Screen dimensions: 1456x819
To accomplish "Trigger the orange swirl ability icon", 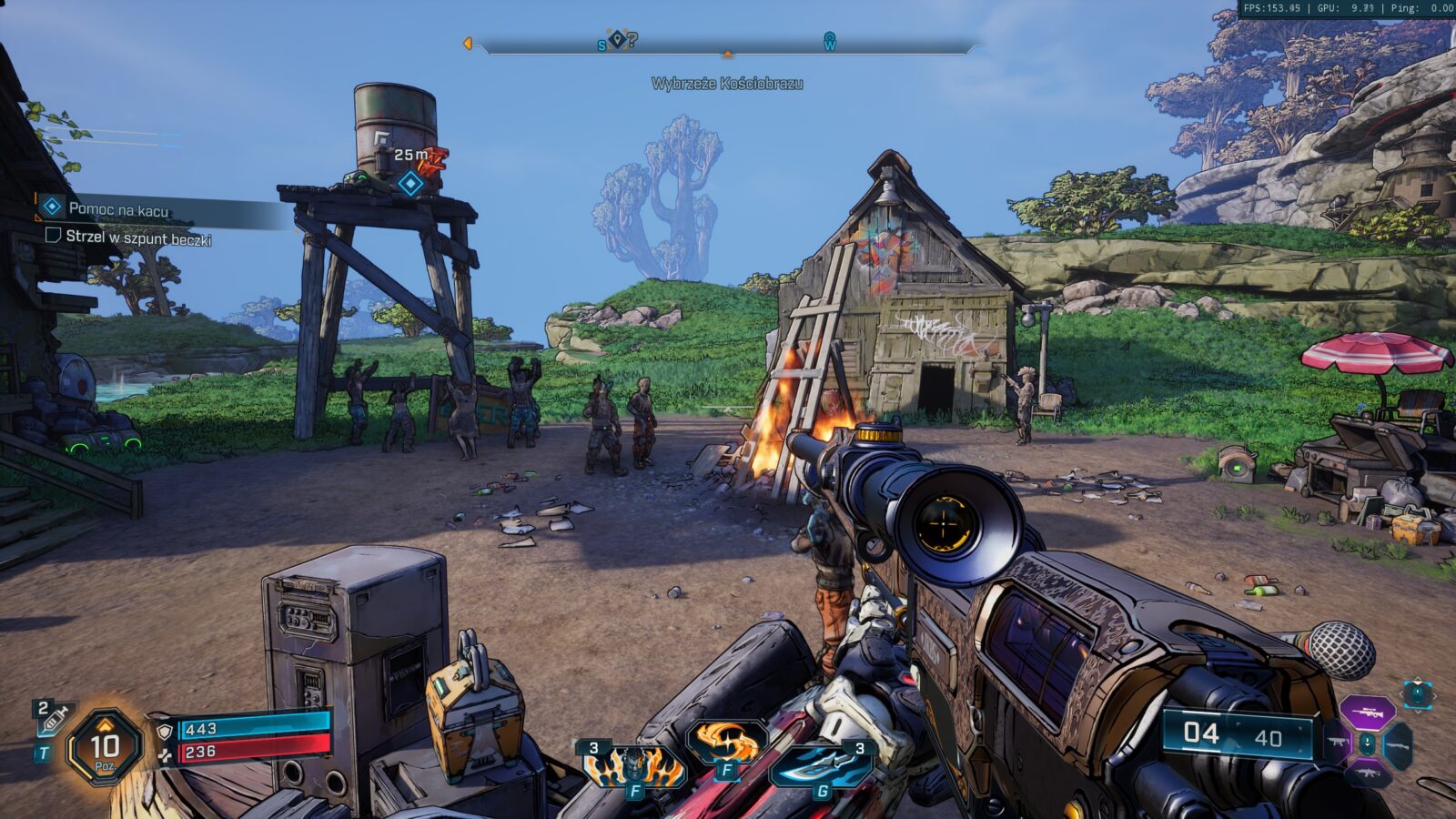I will tap(726, 743).
